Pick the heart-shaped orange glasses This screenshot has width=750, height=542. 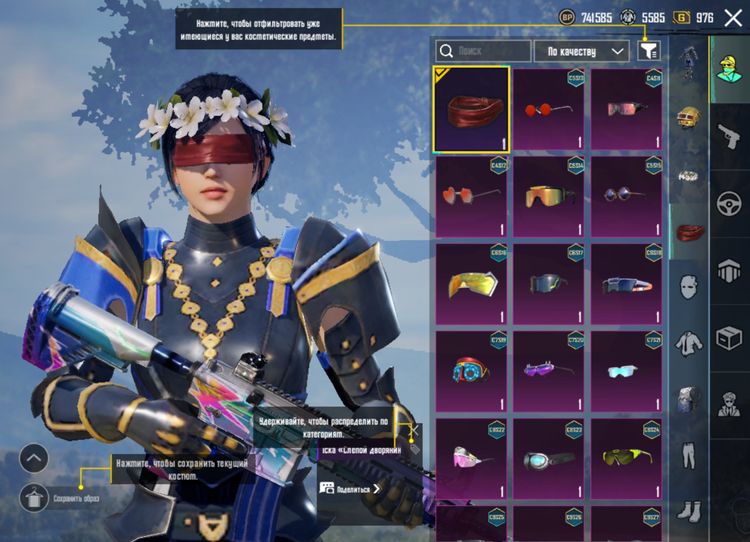(x=471, y=196)
